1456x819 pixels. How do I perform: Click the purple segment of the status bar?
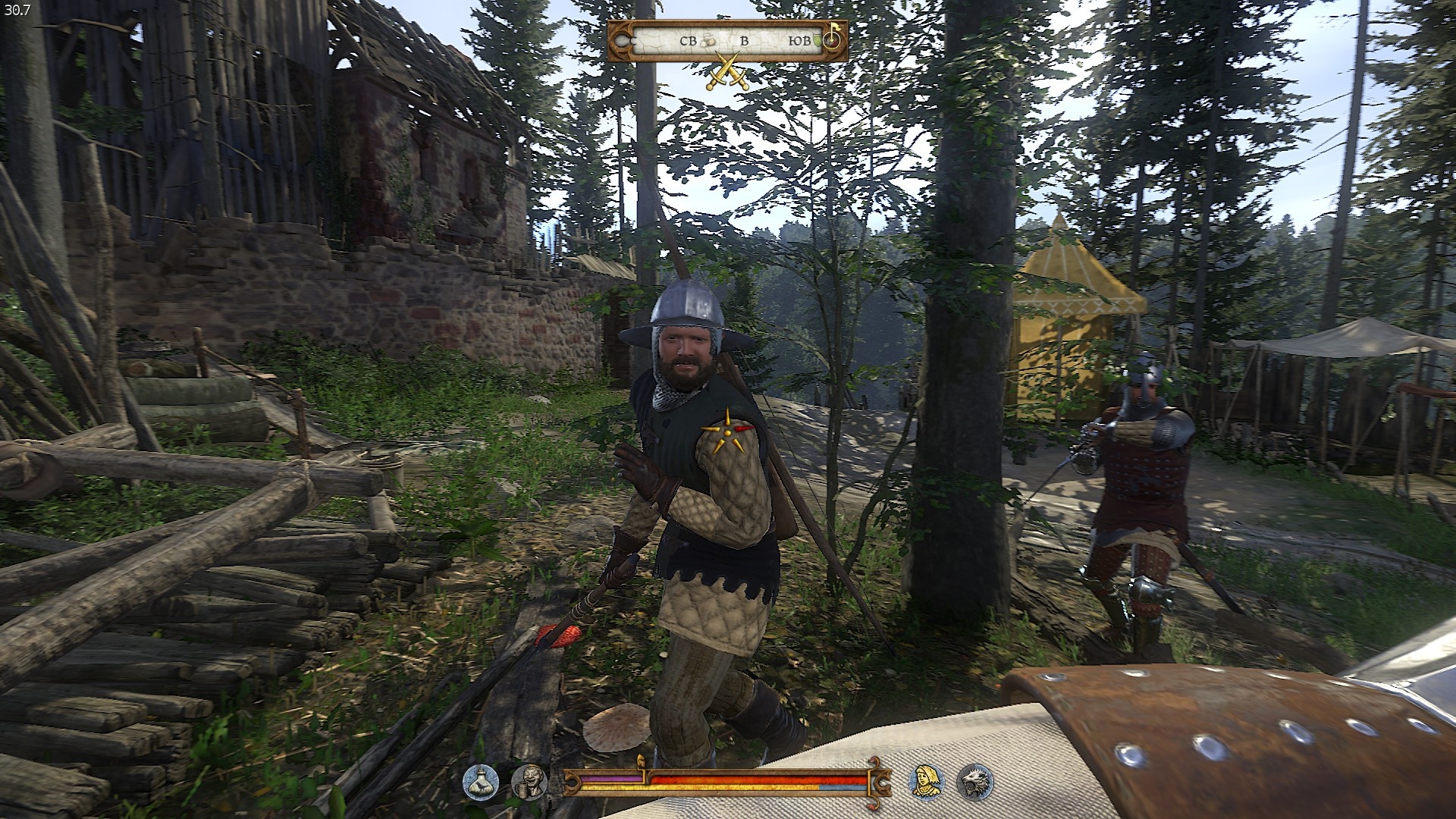[611, 778]
